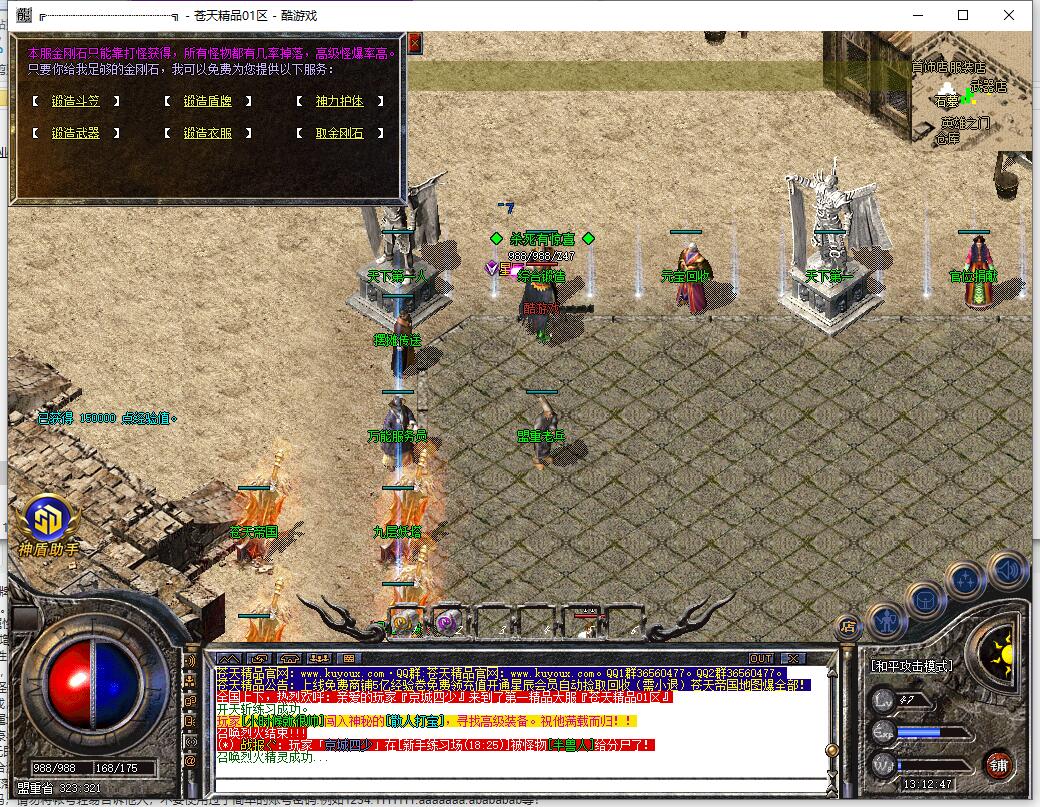1040x807 pixels.
Task: Click the OUT button on the chat bar
Action: [x=761, y=658]
